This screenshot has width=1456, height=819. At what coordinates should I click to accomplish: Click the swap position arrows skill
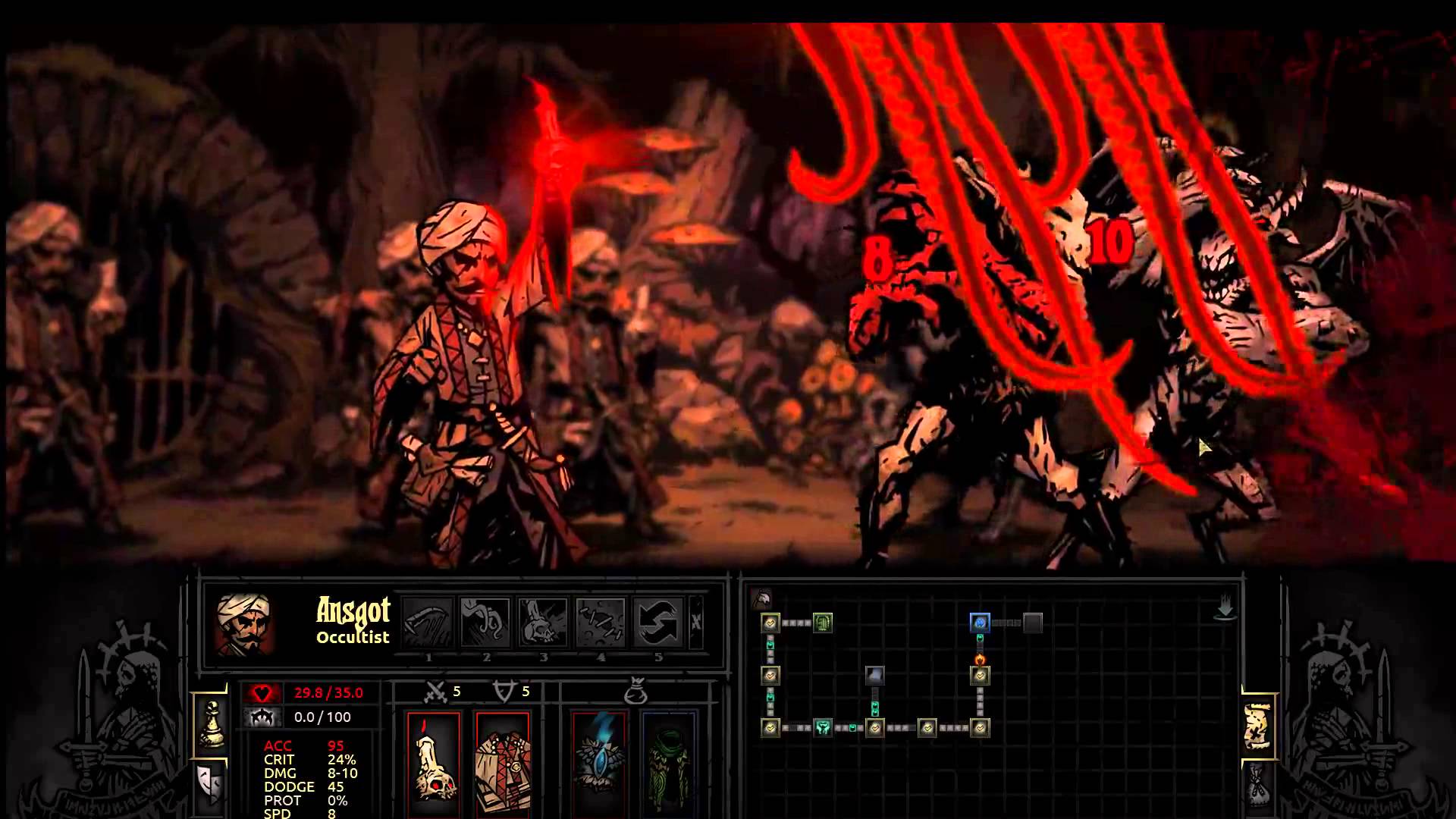(x=657, y=623)
